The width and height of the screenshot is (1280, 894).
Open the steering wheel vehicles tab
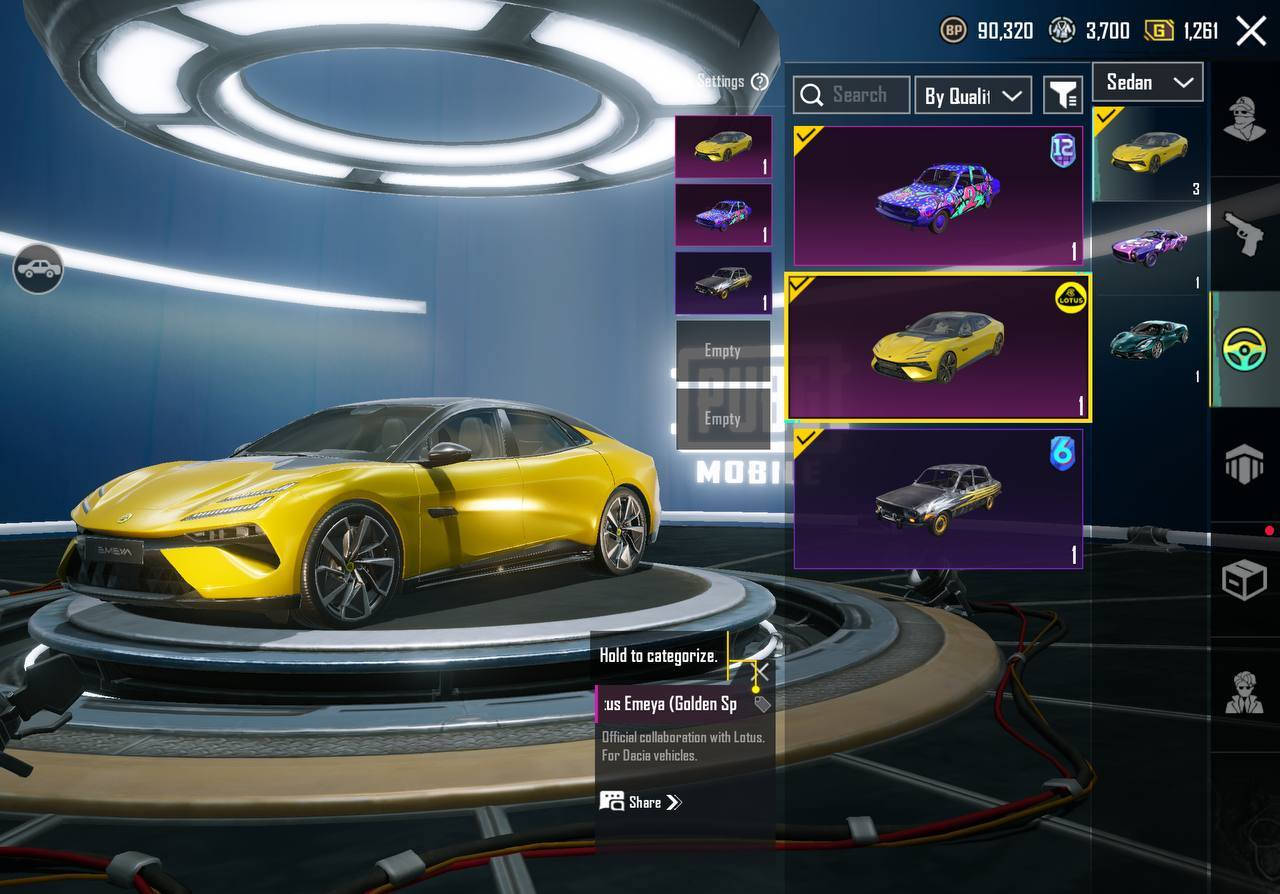click(x=1244, y=349)
